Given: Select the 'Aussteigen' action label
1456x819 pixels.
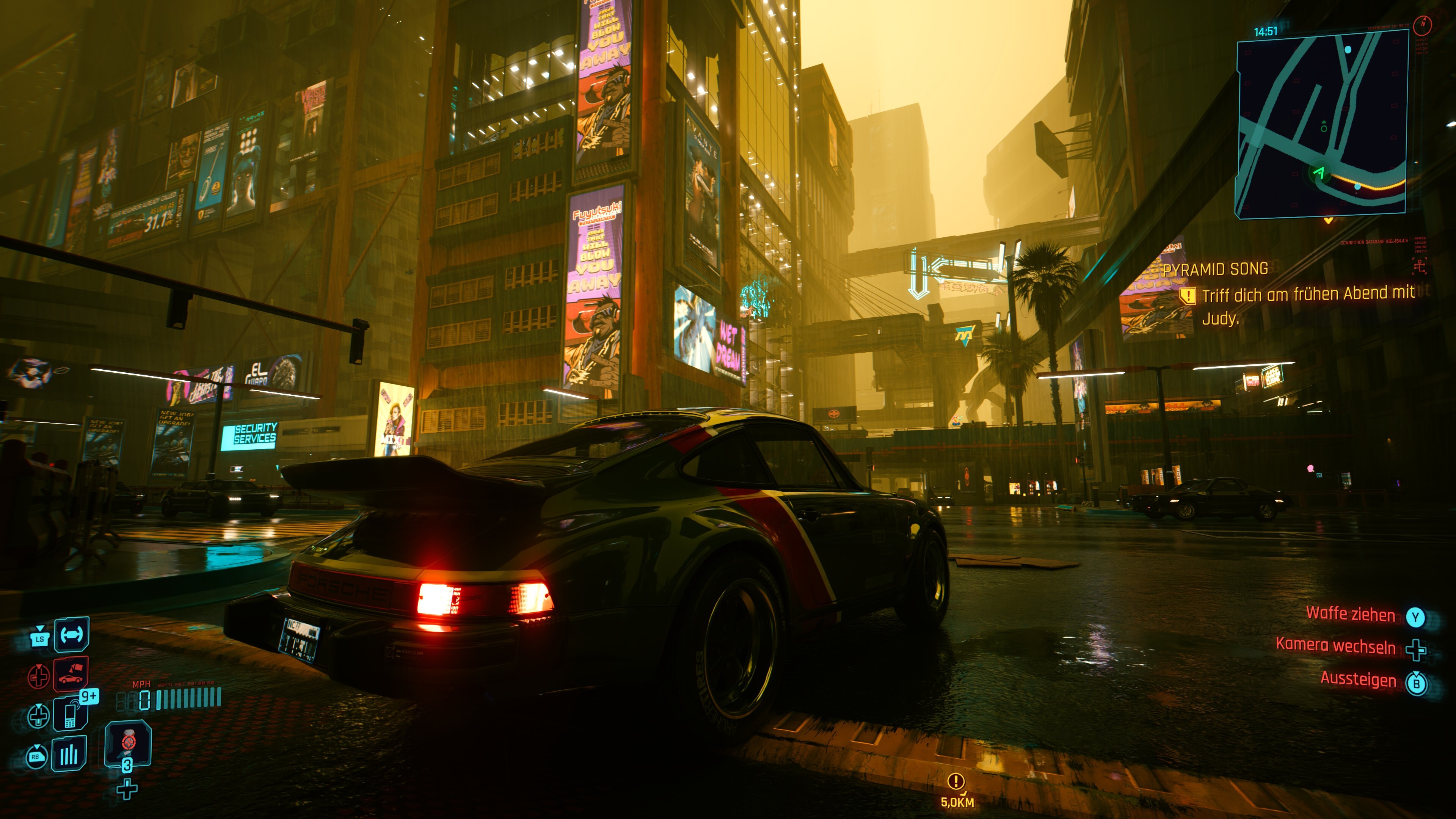Looking at the screenshot, I should [x=1358, y=678].
